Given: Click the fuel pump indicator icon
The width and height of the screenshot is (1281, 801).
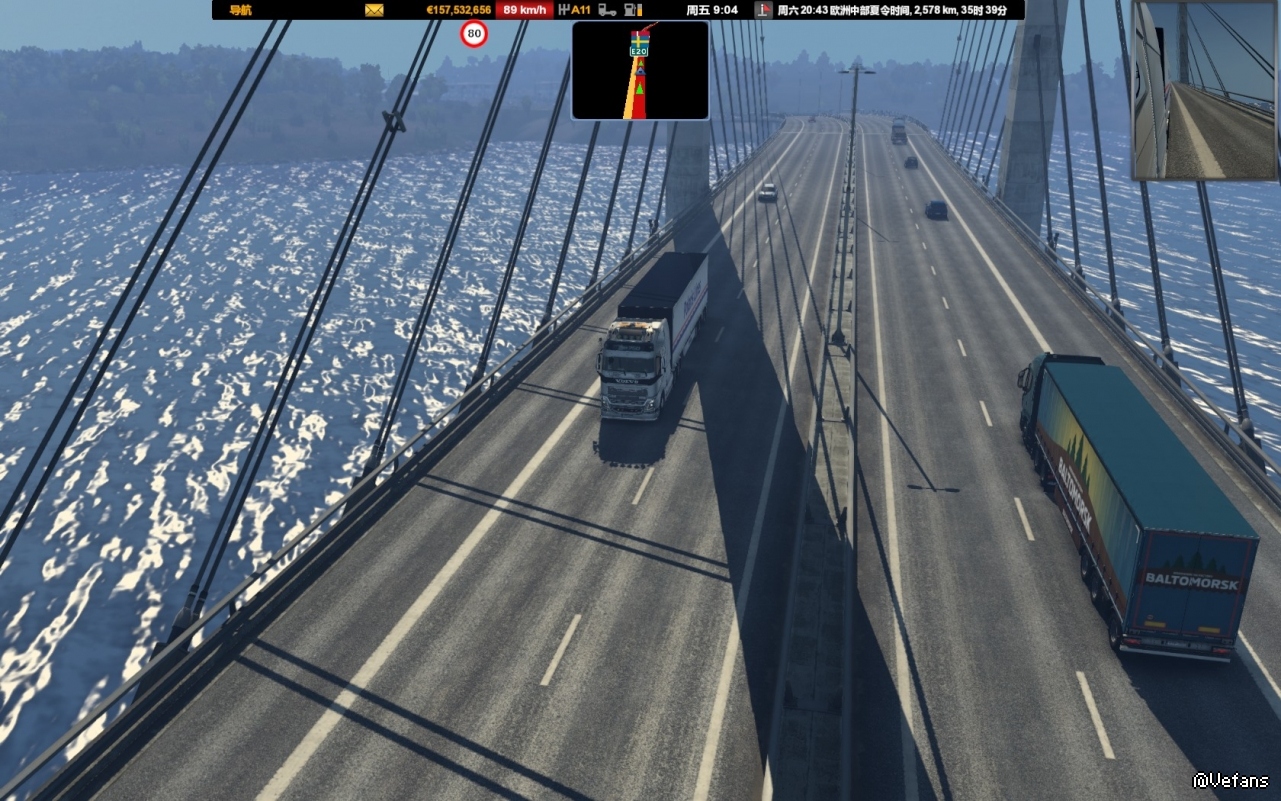Looking at the screenshot, I should click(x=632, y=10).
